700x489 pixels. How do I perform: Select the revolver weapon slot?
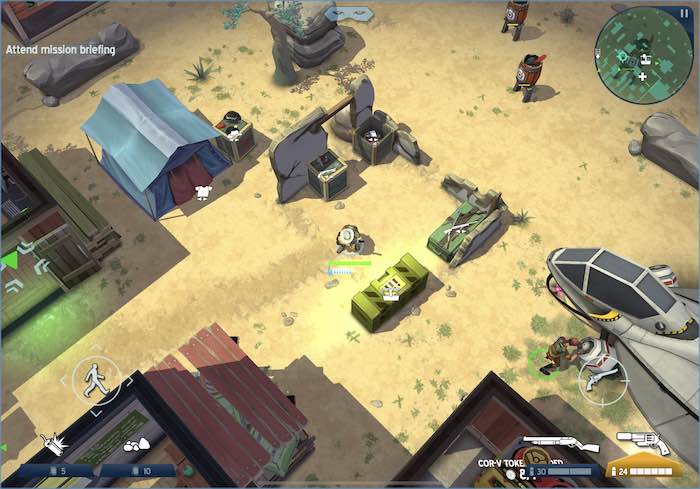point(643,444)
